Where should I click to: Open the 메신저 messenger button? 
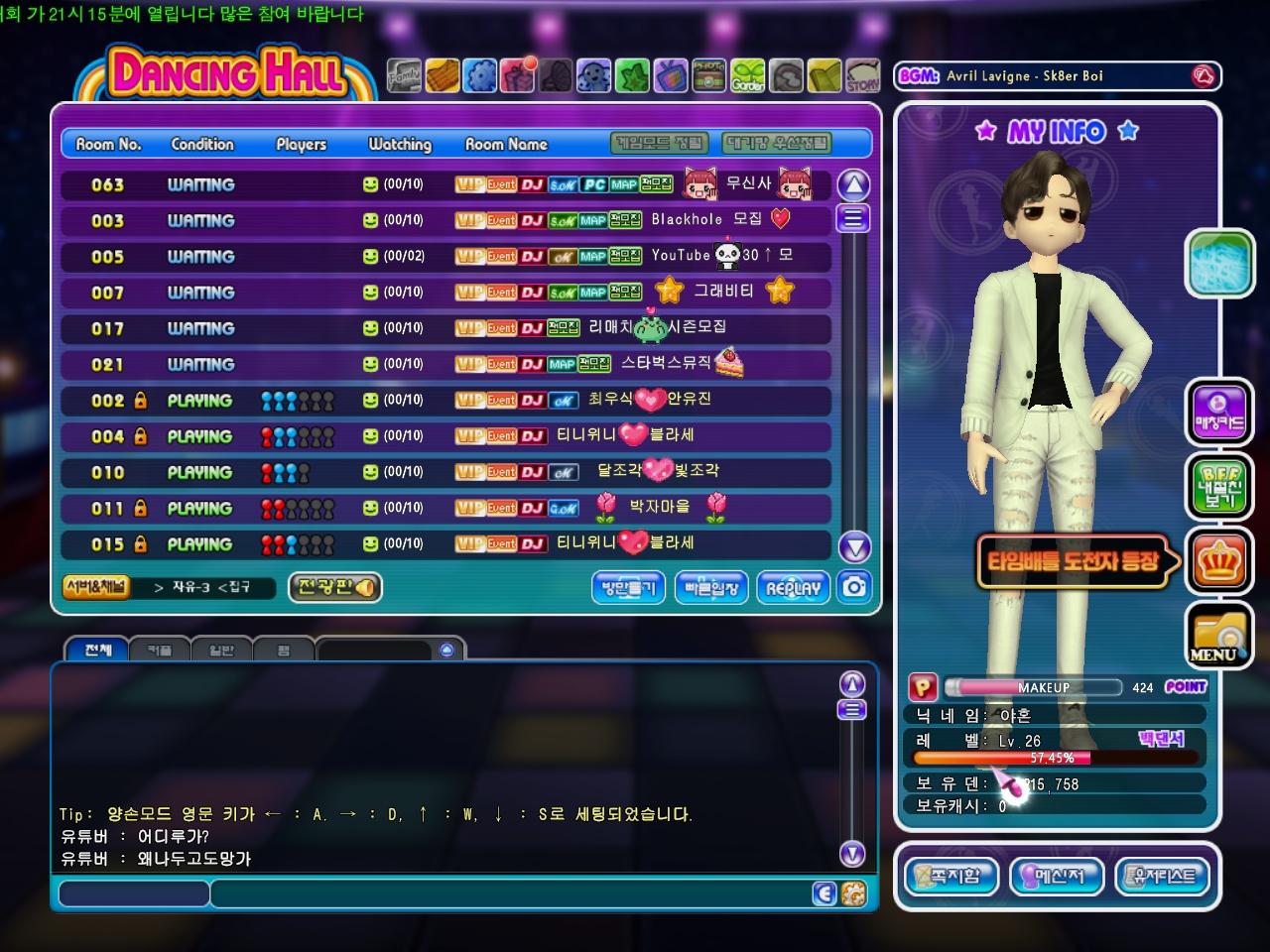(x=1056, y=876)
